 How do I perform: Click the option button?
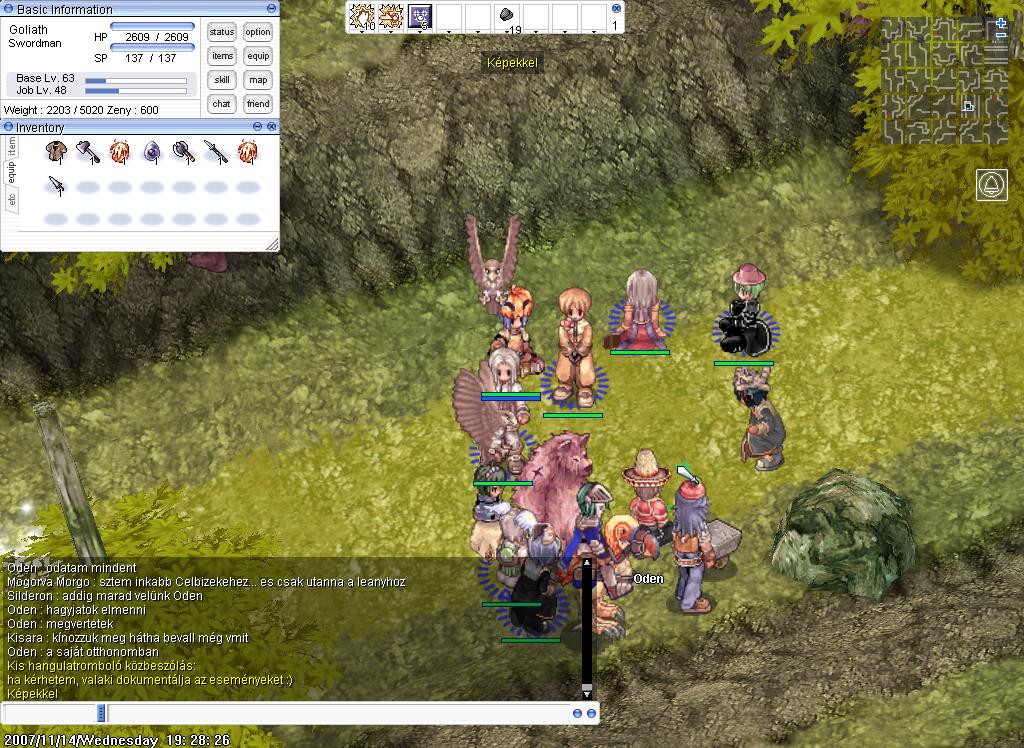point(258,32)
